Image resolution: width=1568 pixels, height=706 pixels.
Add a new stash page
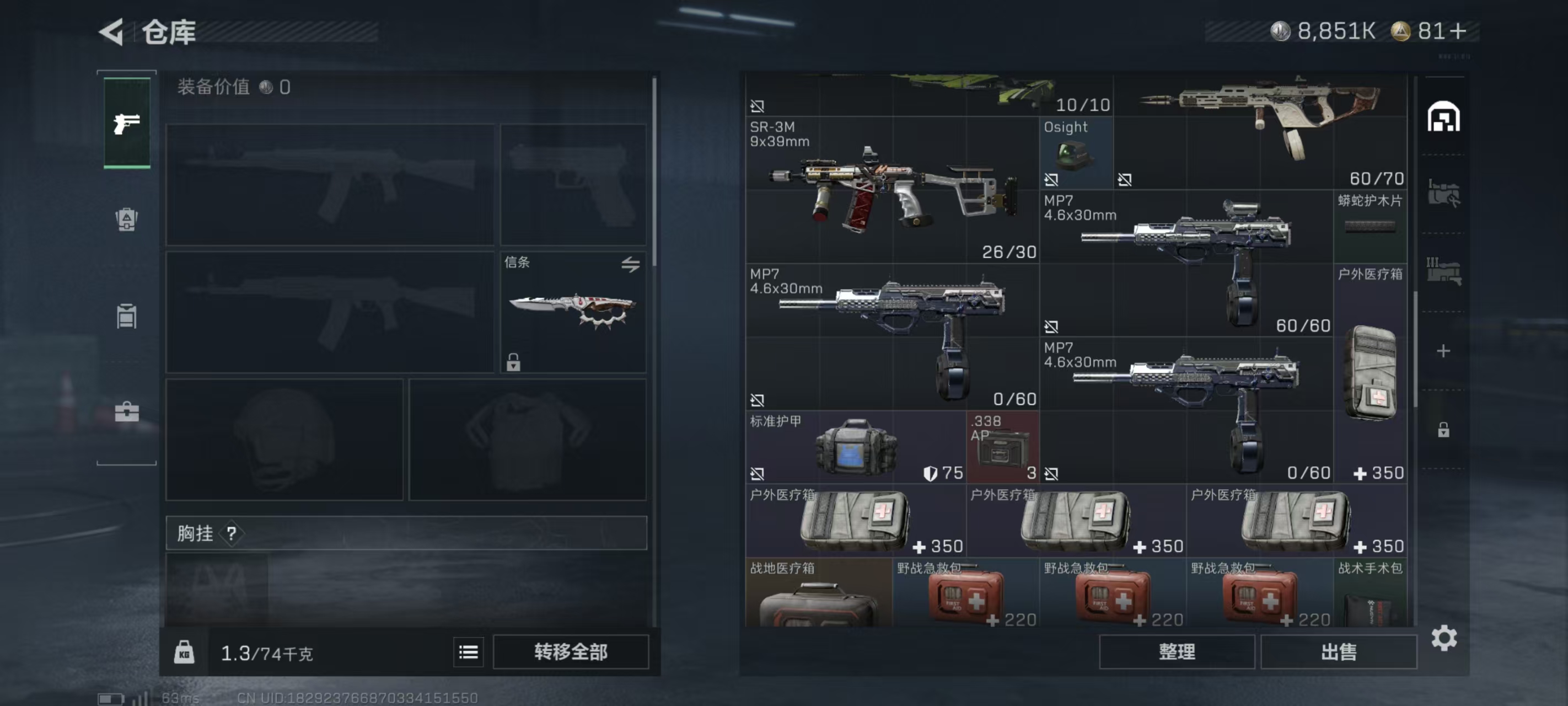coord(1443,351)
